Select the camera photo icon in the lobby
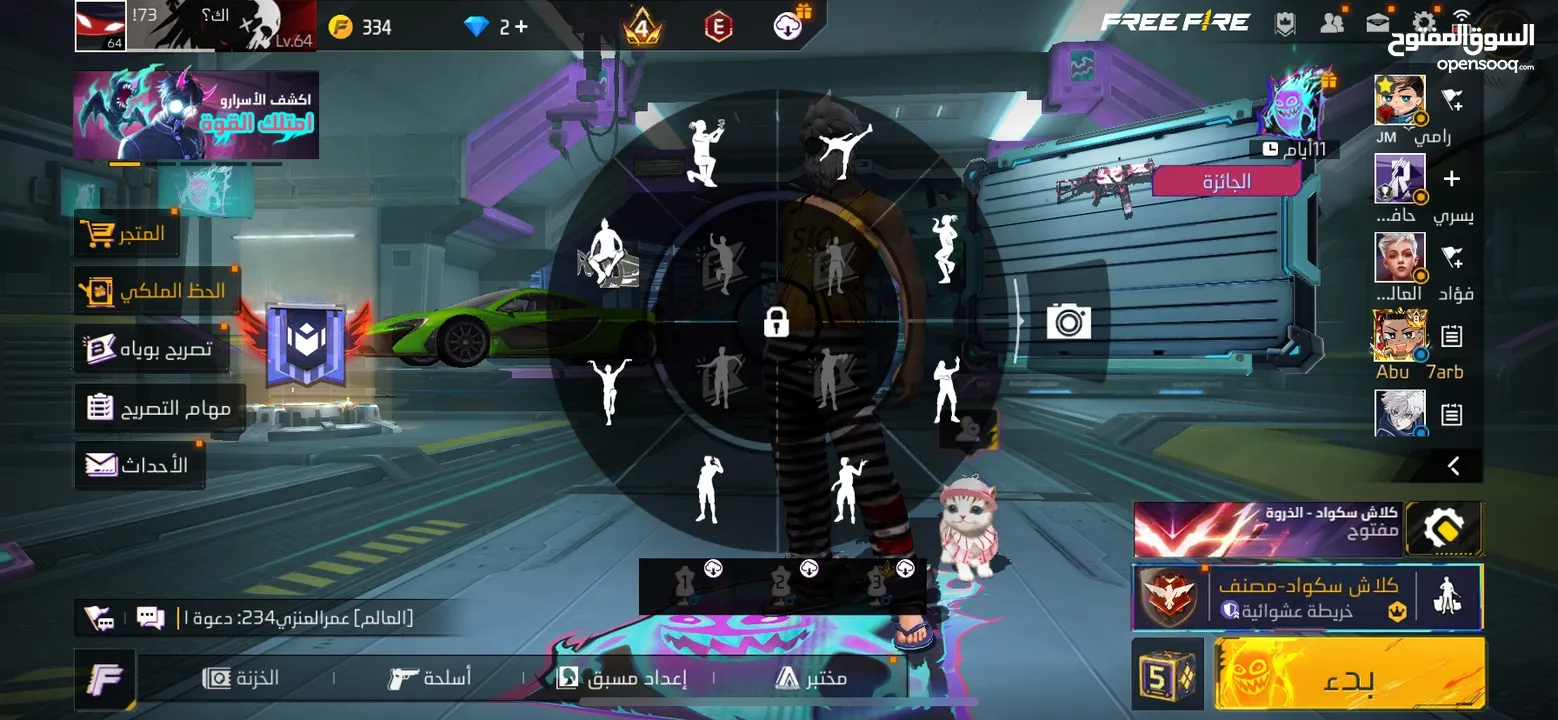 click(x=1069, y=321)
